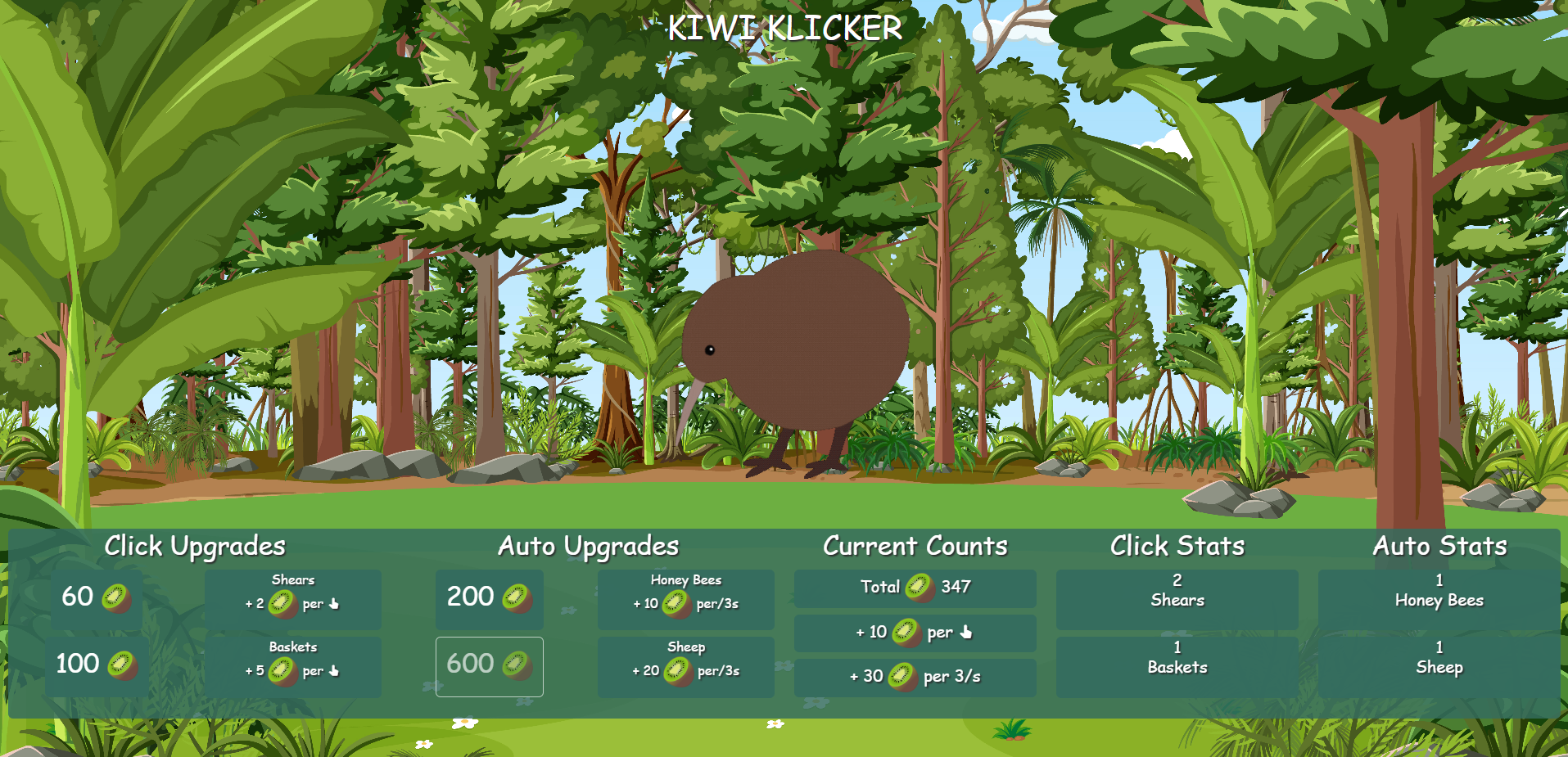1568x757 pixels.
Task: Click the Current Counts heading
Action: [915, 546]
